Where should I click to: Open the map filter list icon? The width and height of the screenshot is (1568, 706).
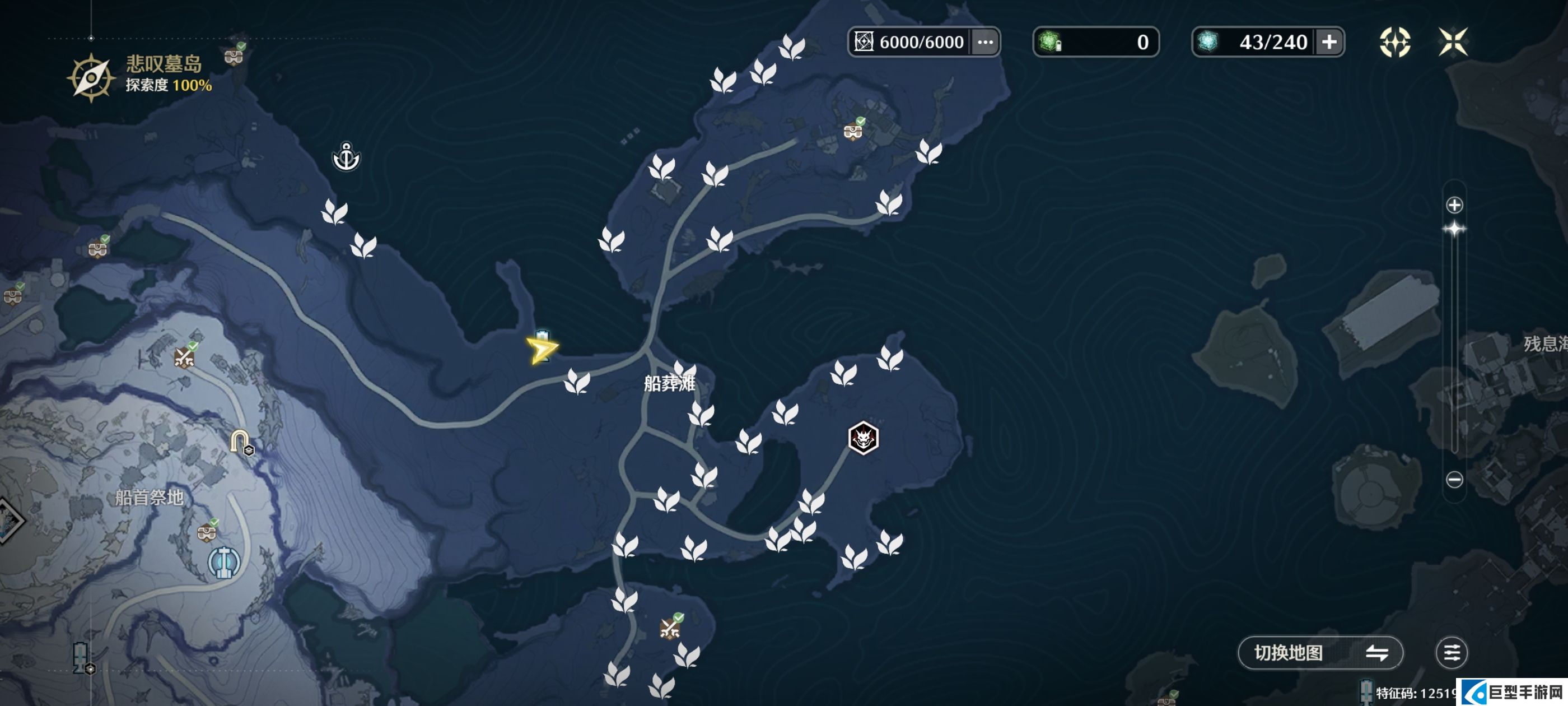(1451, 653)
